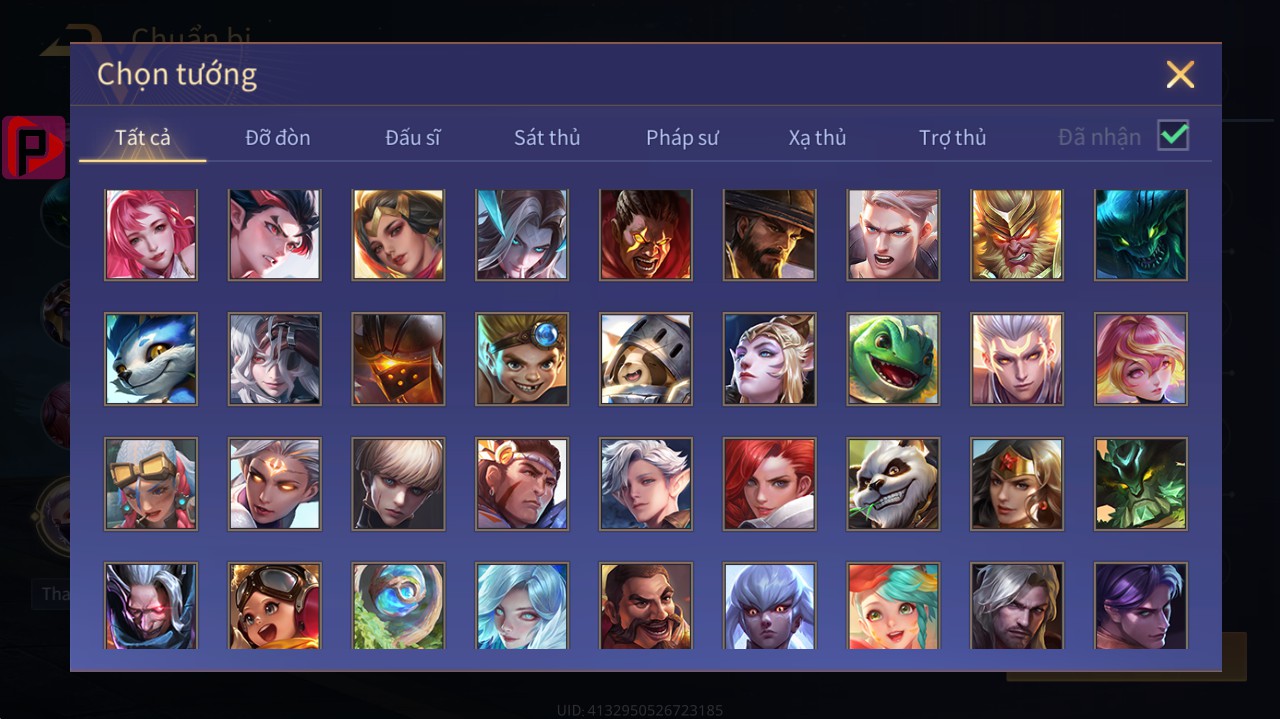1280x719 pixels.
Task: Choose the mustached man hero portrait
Action: [x=645, y=605]
